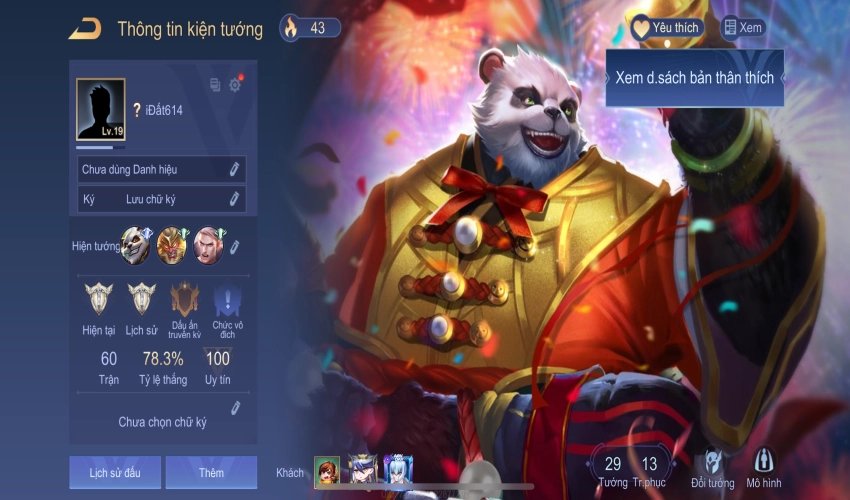
Task: Open the profile settings gear icon
Action: click(235, 85)
